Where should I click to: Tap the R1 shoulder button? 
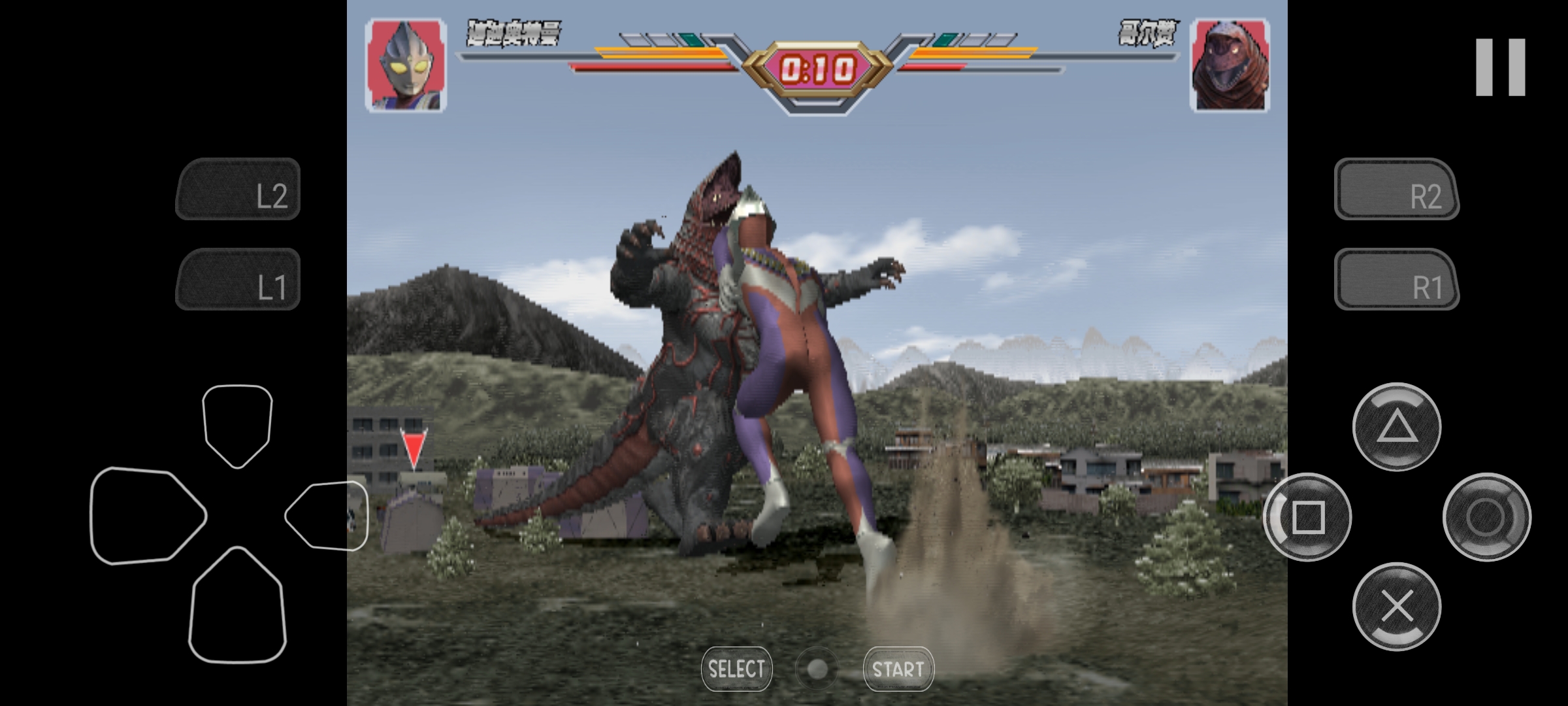[1396, 280]
